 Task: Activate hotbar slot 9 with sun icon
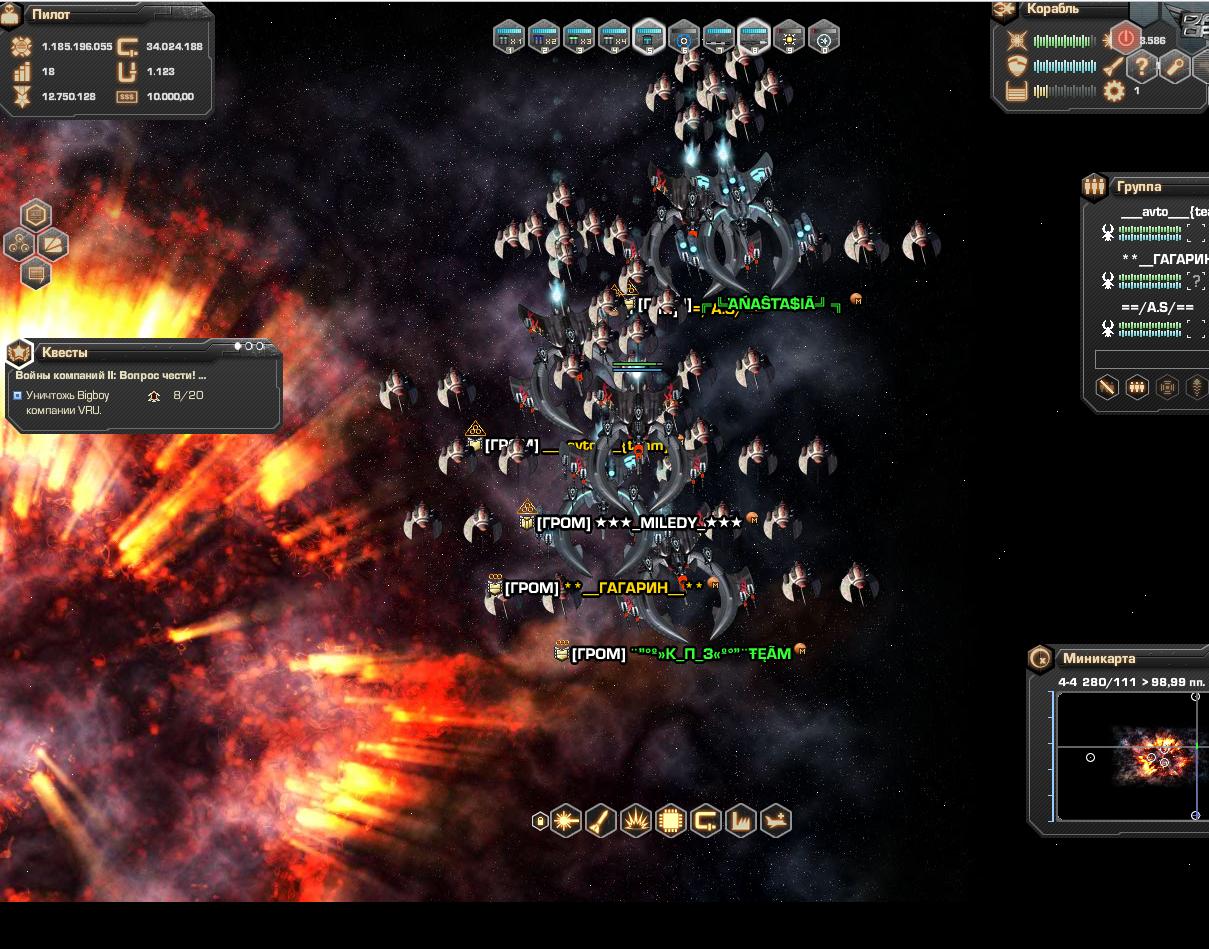point(789,37)
